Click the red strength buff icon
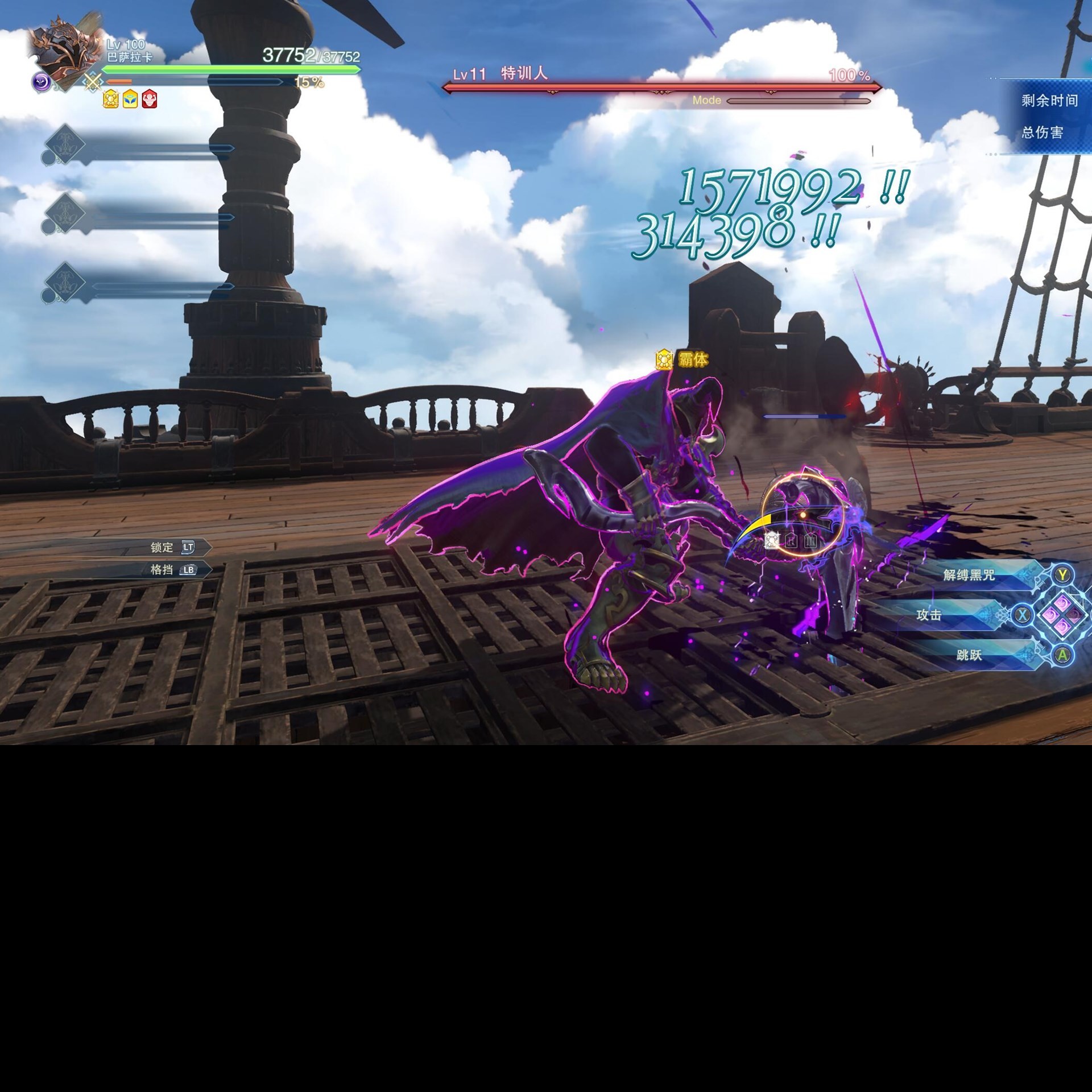Image resolution: width=1092 pixels, height=1092 pixels. tap(149, 100)
